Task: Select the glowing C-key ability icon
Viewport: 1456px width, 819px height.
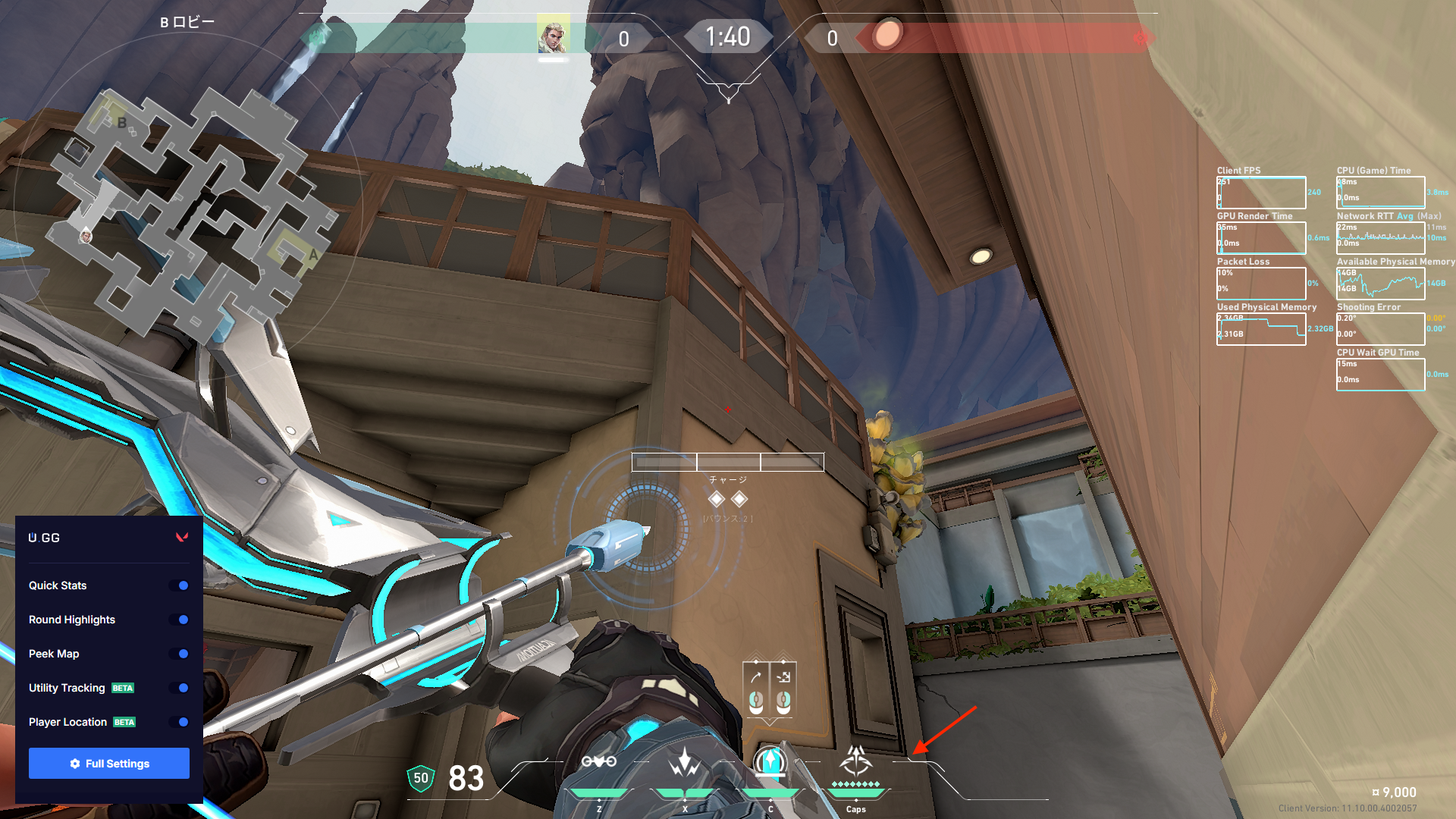Action: tap(770, 761)
